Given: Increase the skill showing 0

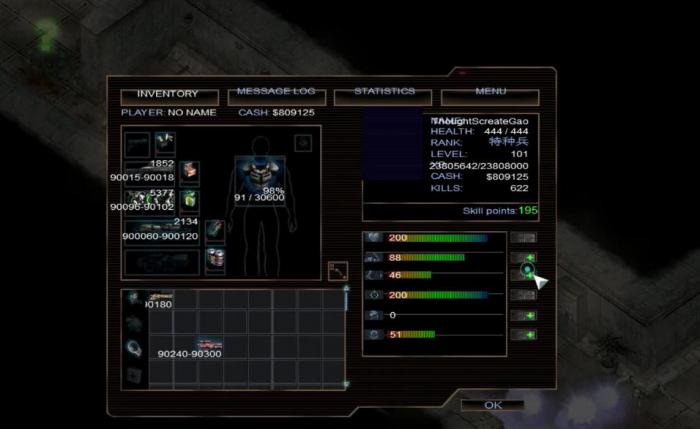Looking at the screenshot, I should coord(524,315).
